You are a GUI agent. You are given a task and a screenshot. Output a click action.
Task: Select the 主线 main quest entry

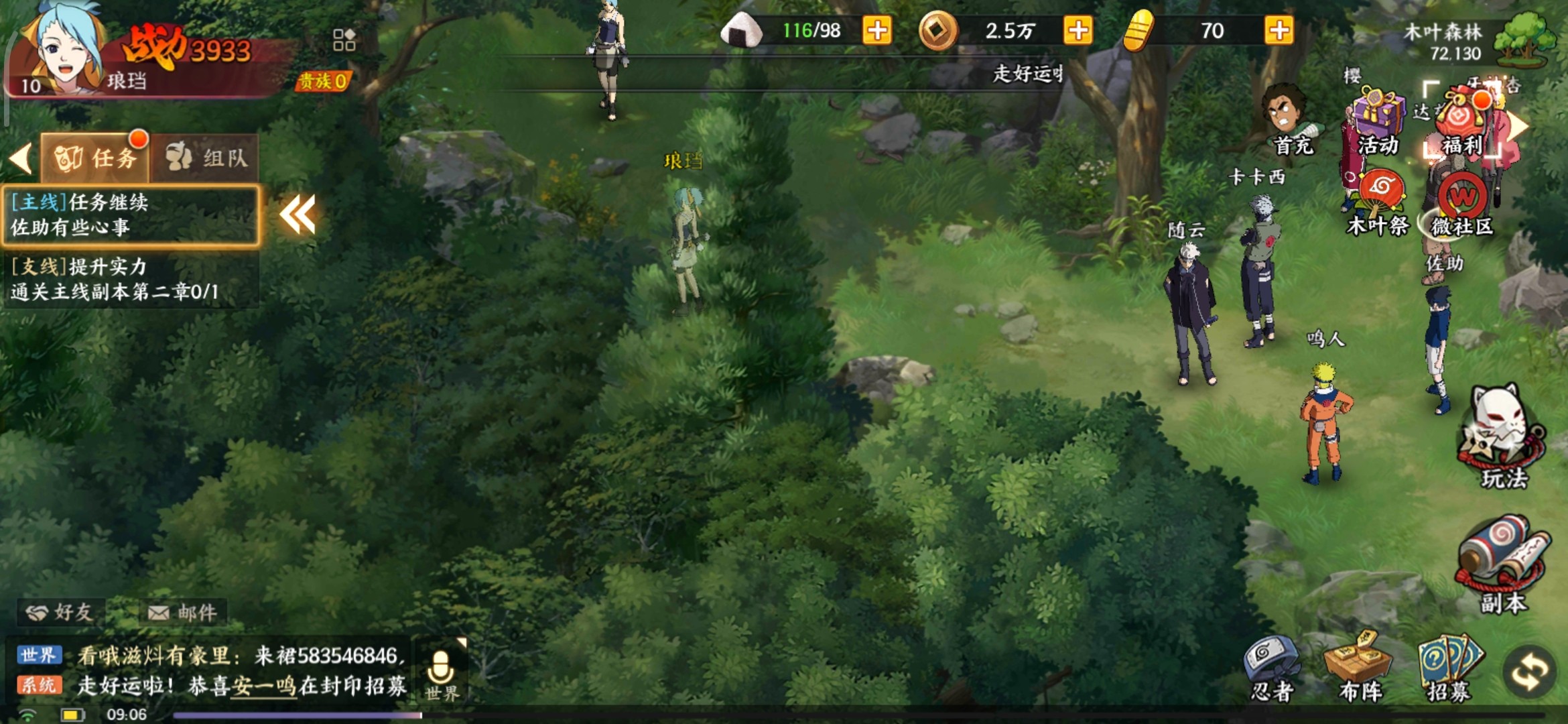point(131,215)
